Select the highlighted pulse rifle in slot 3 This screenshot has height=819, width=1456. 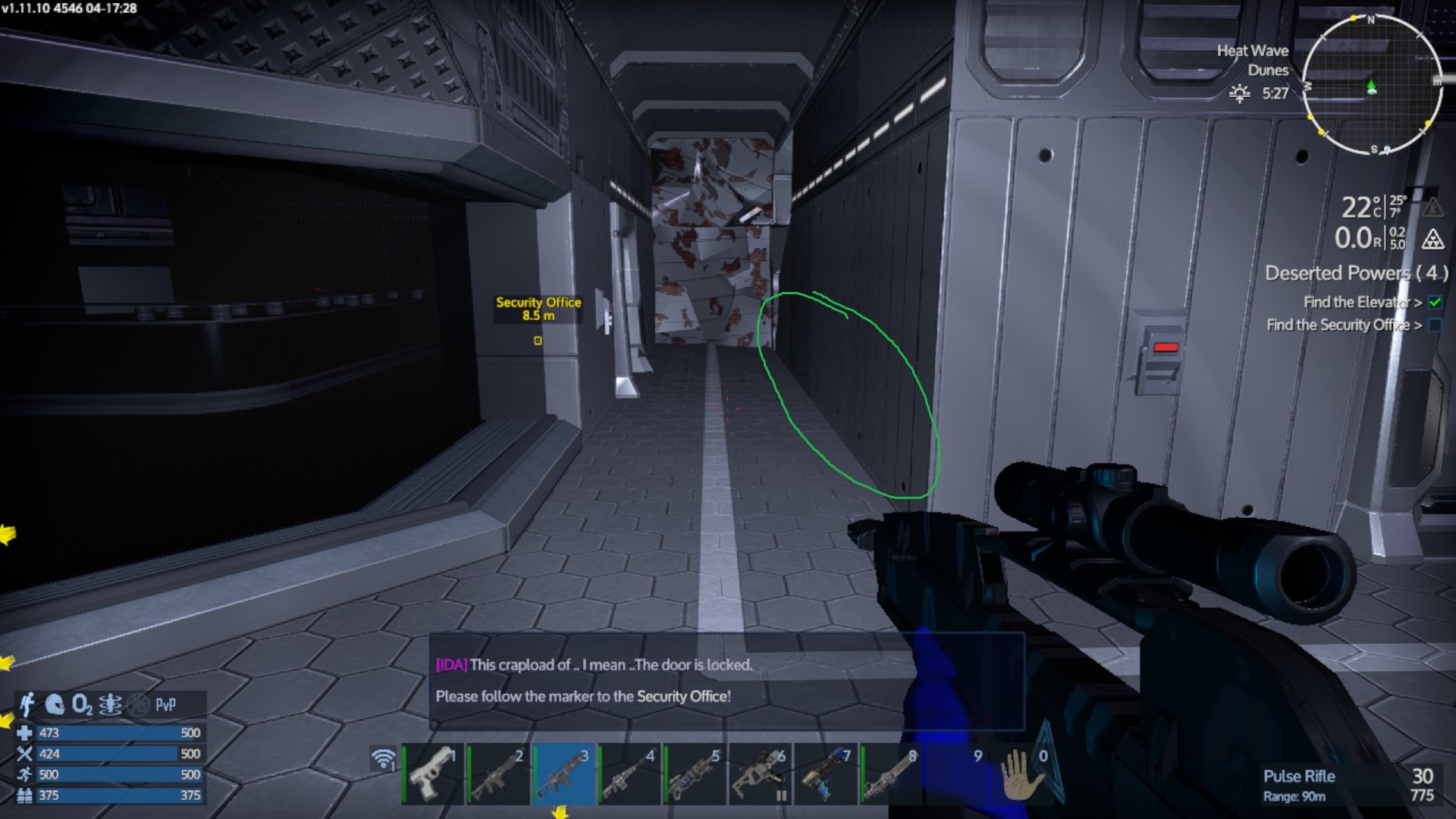point(563,773)
